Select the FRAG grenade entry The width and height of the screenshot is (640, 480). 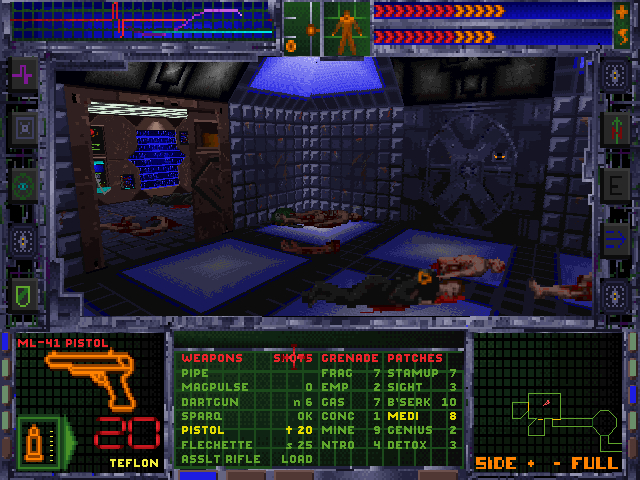coord(339,373)
